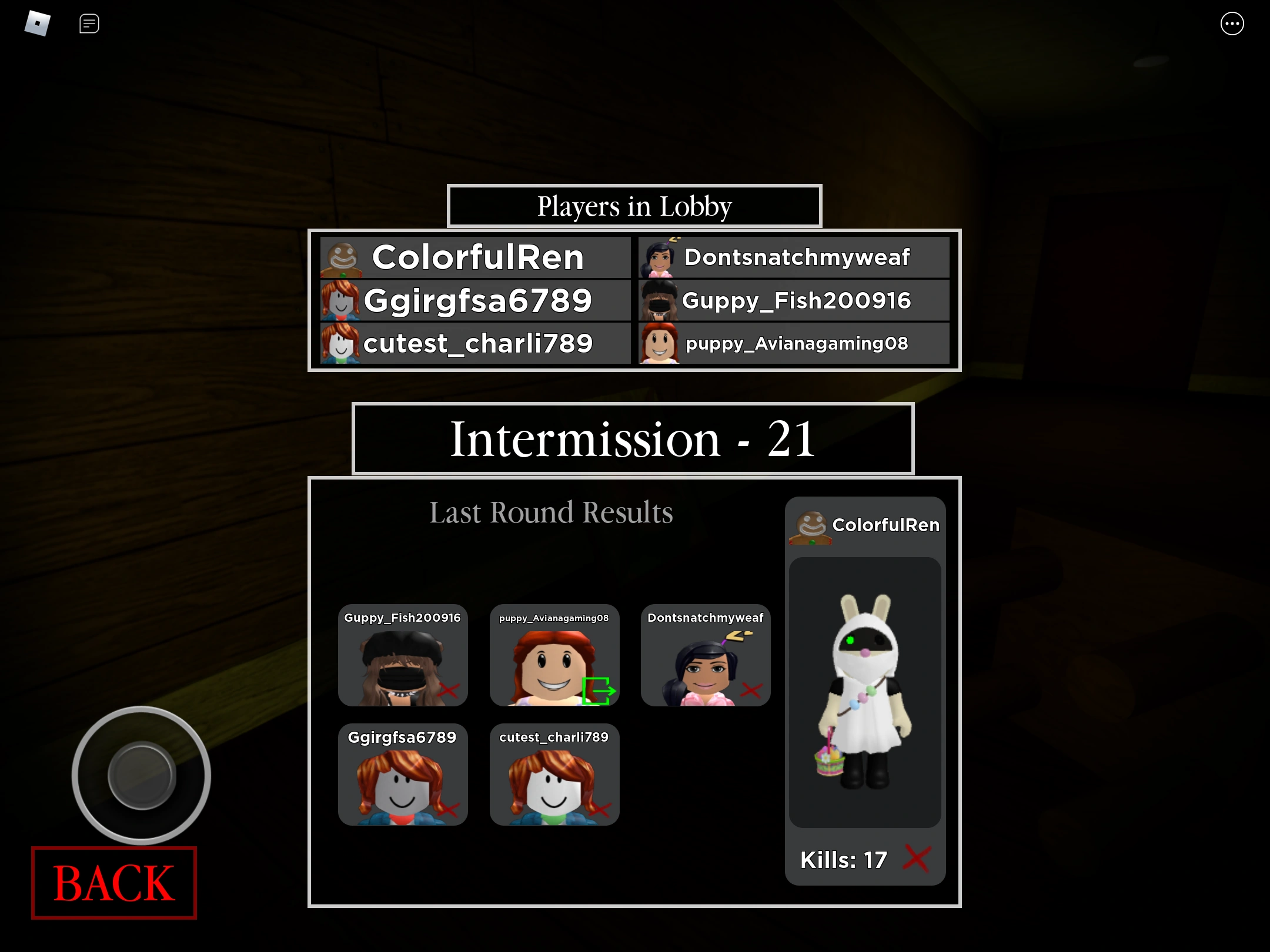Select the Players in Lobby header
1270x952 pixels.
634,206
